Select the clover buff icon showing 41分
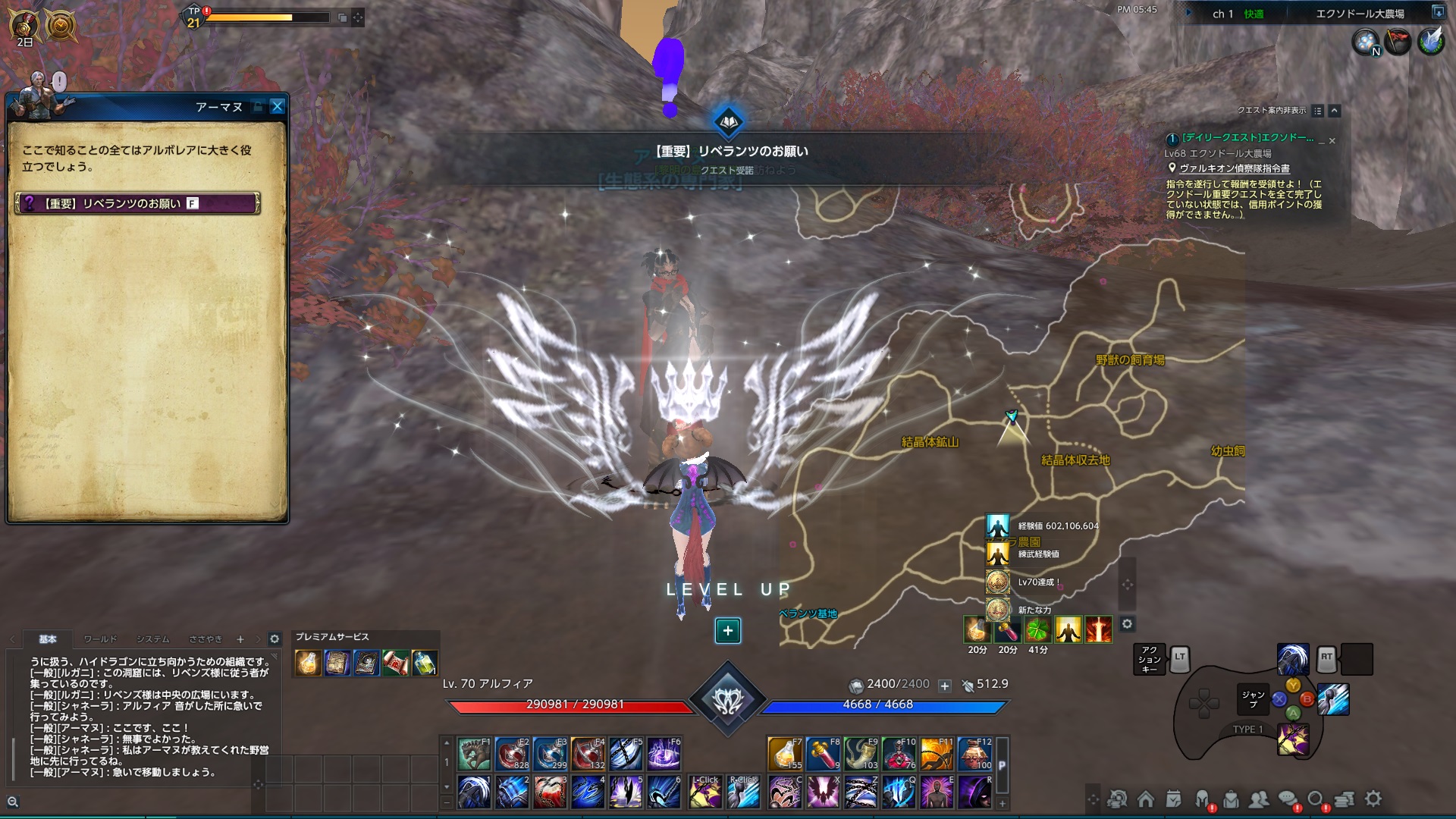The image size is (1456, 819). click(1038, 629)
